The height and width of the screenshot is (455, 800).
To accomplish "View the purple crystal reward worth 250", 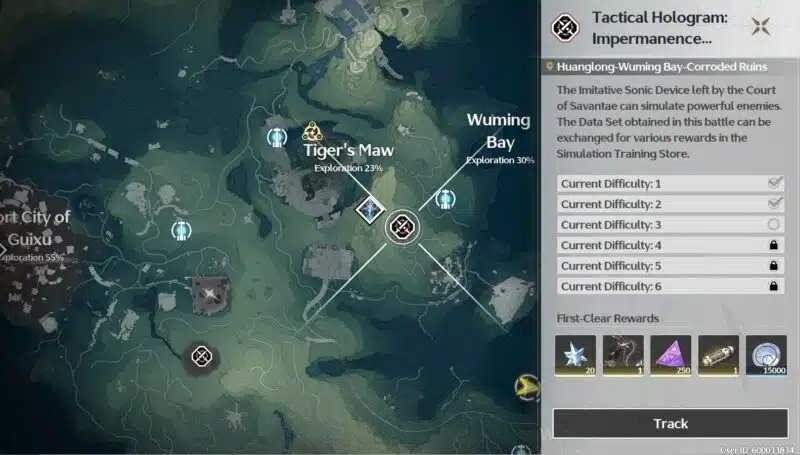I will point(671,355).
